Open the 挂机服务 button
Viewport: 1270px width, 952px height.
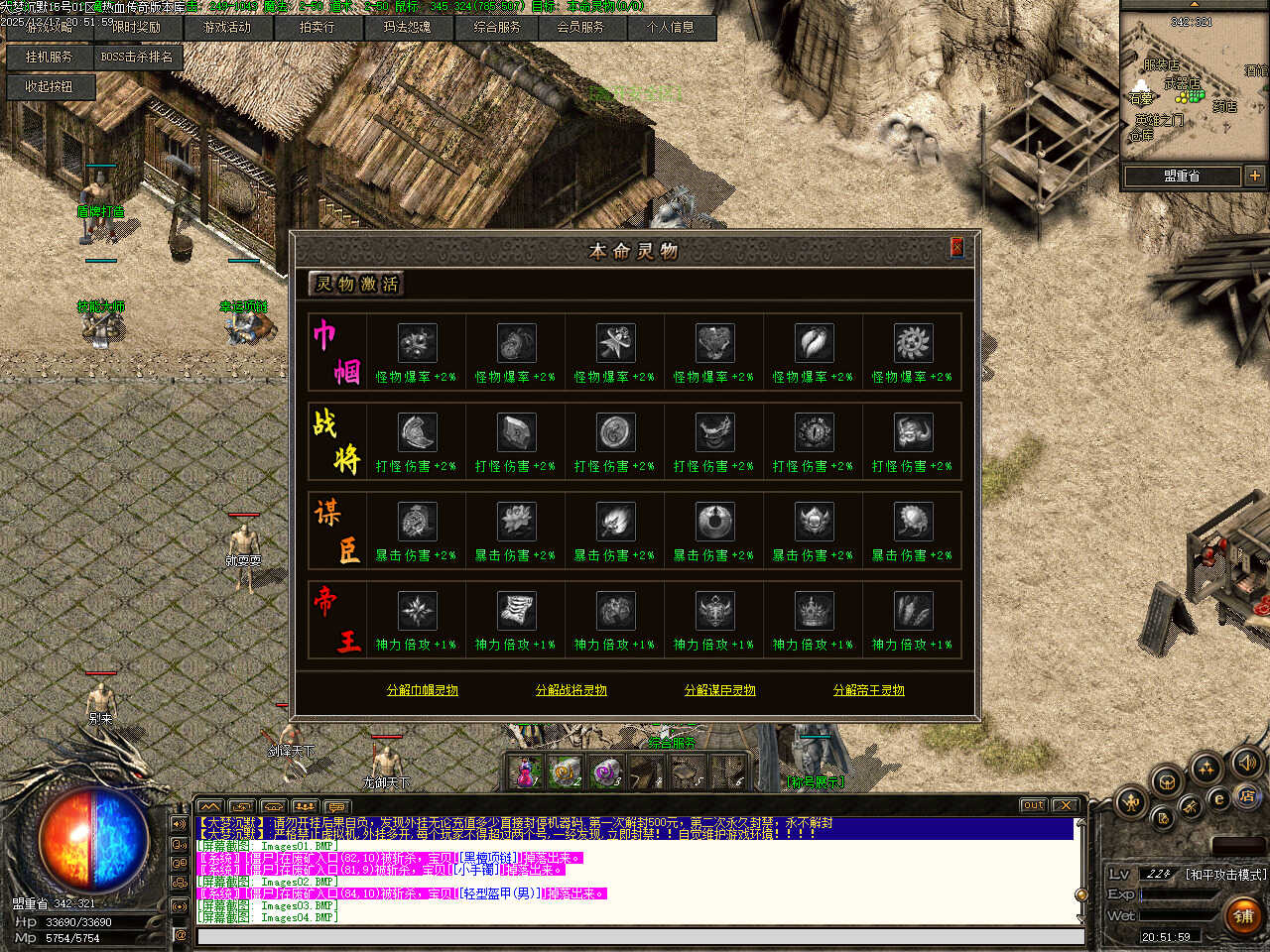tap(49, 58)
